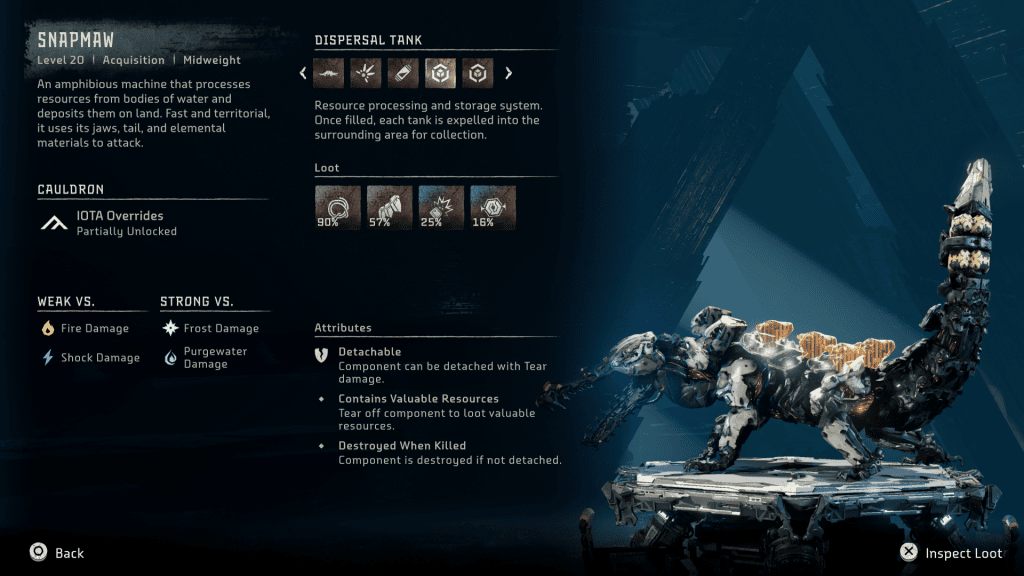The height and width of the screenshot is (576, 1024).
Task: Select the highlighted Dispersal Tank component icon
Action: pyautogui.click(x=440, y=73)
